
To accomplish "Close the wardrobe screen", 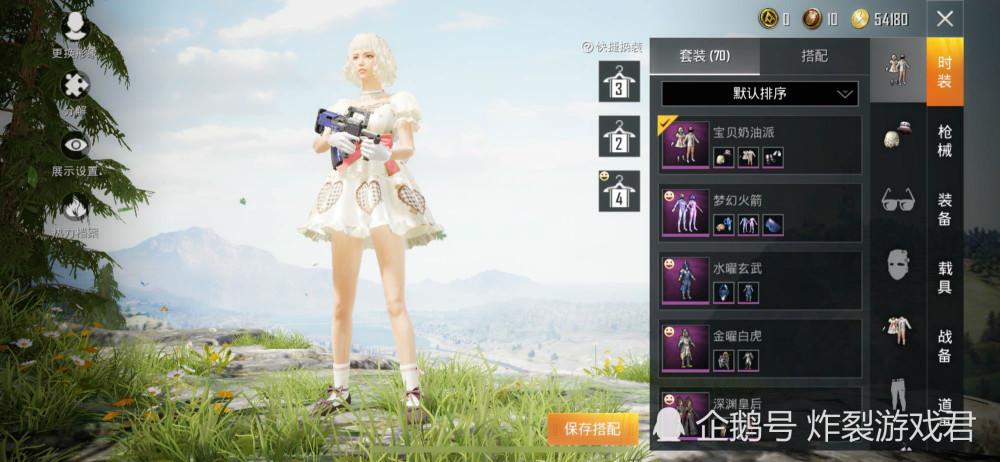I will (945, 18).
